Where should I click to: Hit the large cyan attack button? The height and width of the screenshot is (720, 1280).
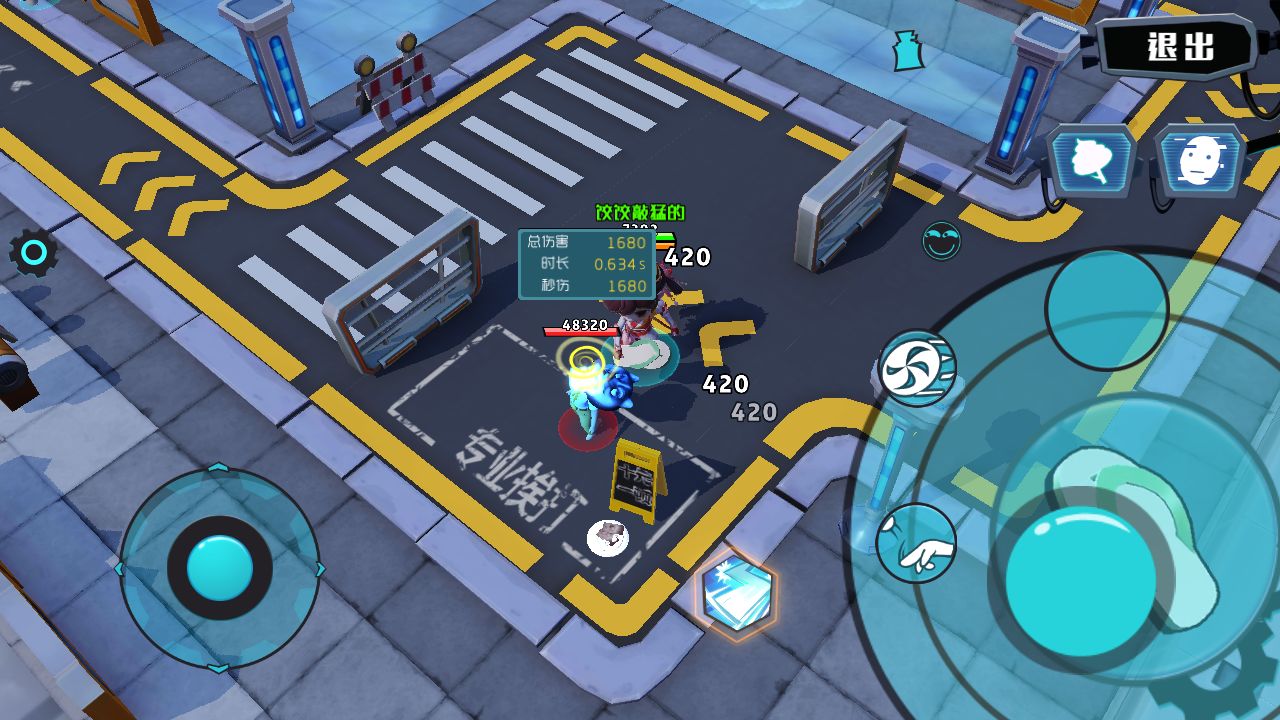pos(1080,581)
